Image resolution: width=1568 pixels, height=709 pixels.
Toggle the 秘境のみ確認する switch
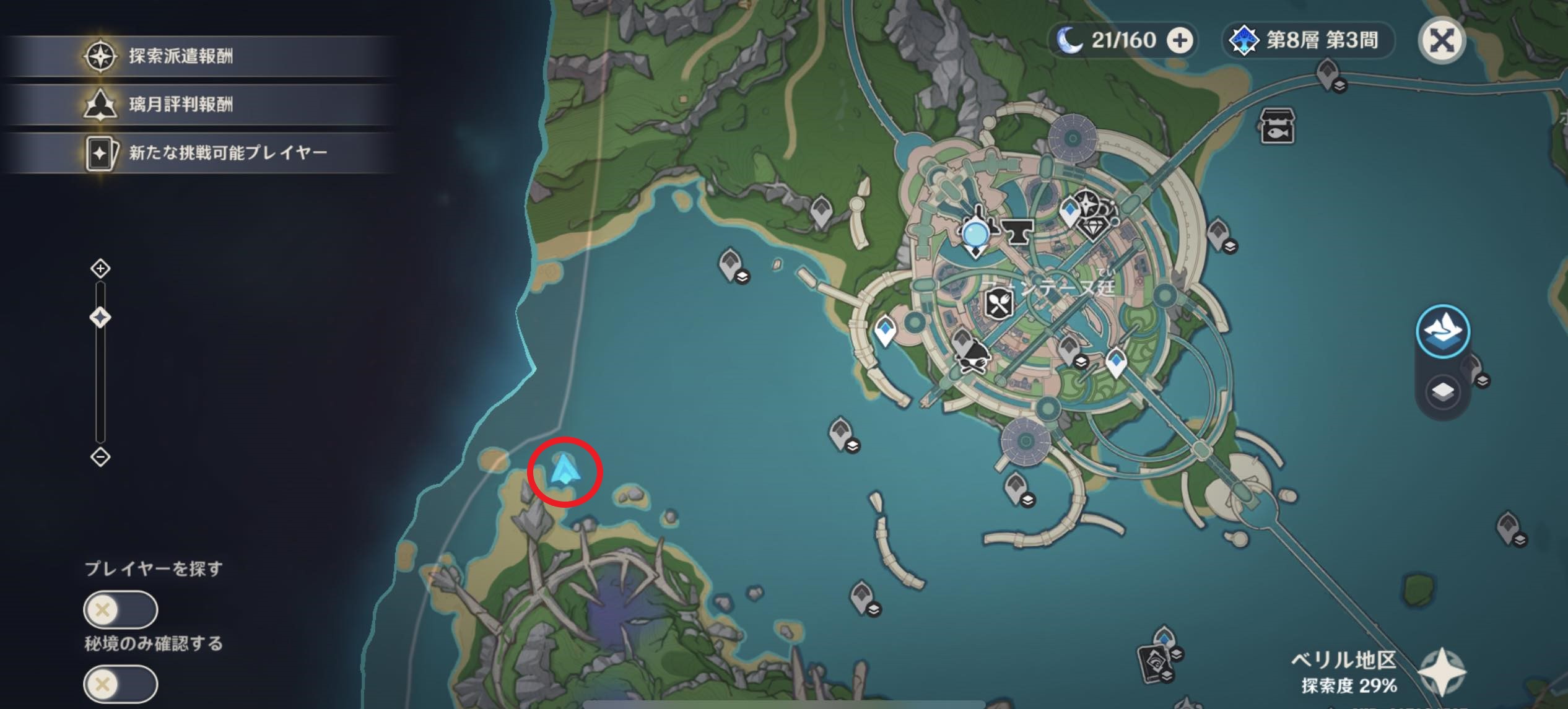(120, 684)
